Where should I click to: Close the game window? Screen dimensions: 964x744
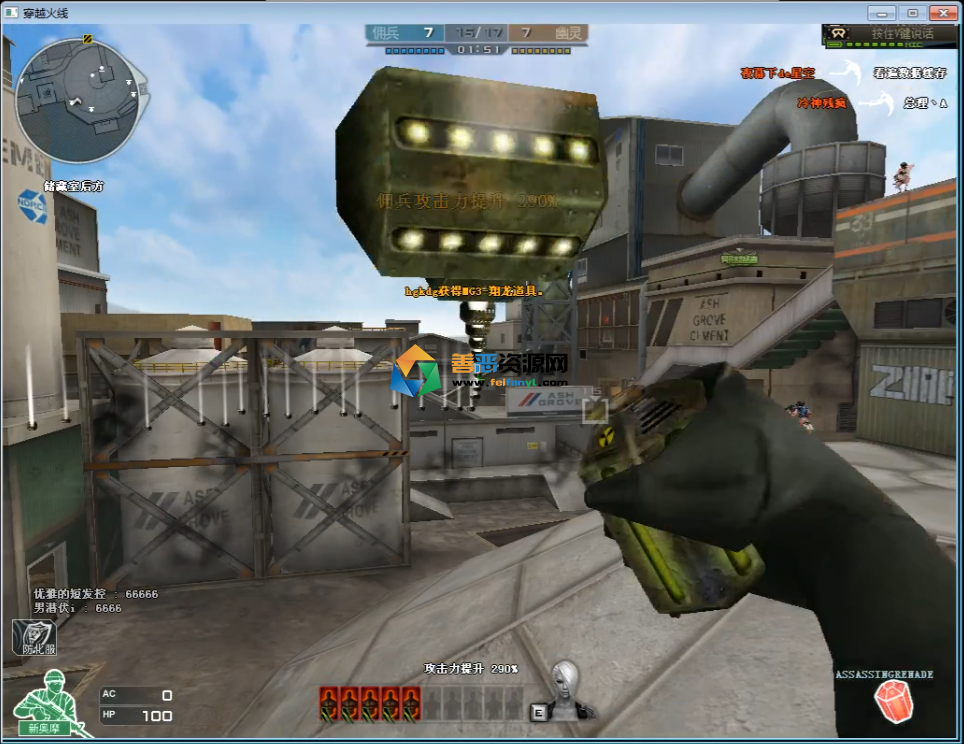(x=942, y=13)
